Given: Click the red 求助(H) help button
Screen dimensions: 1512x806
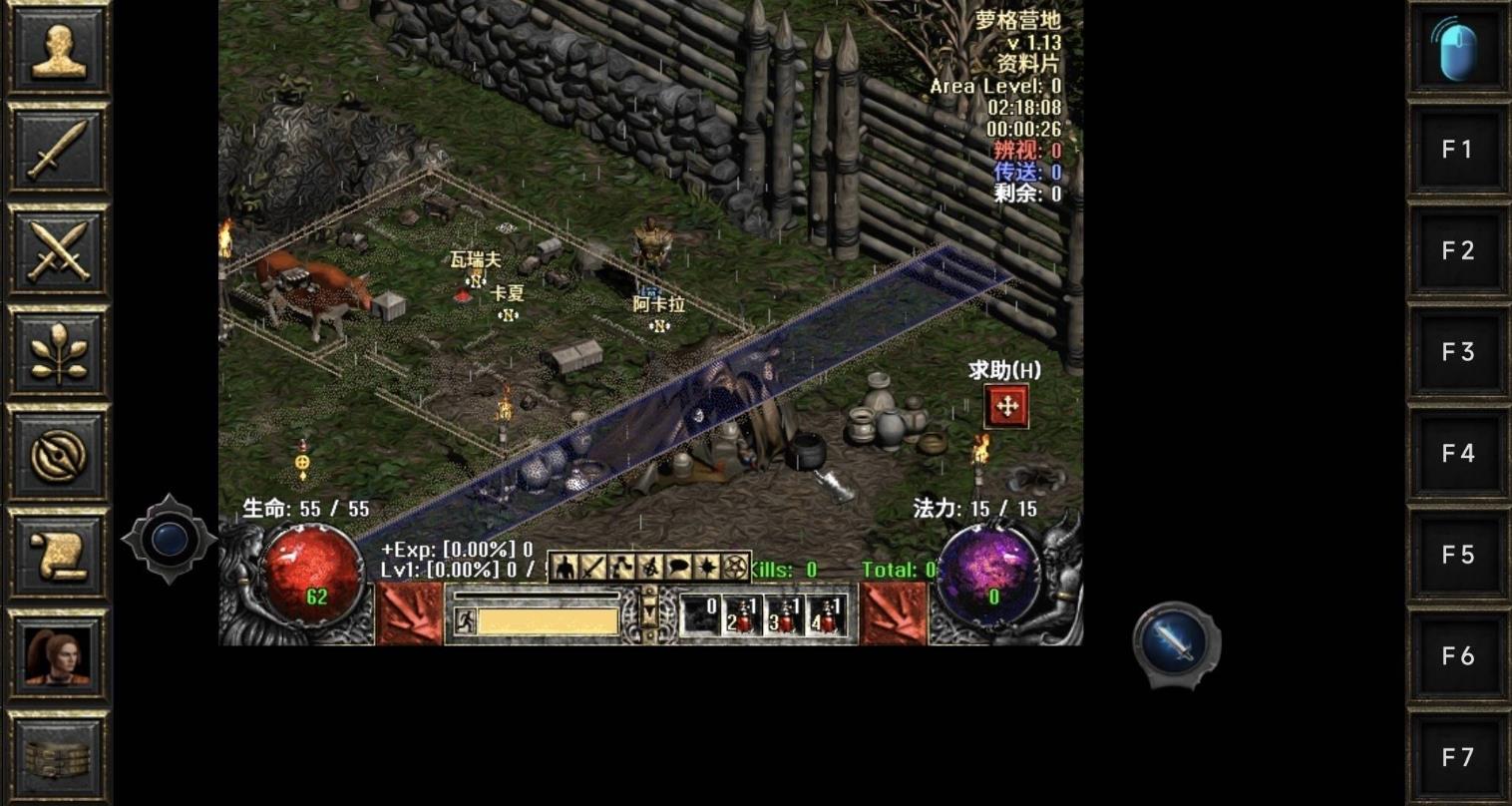Looking at the screenshot, I should [x=1006, y=406].
